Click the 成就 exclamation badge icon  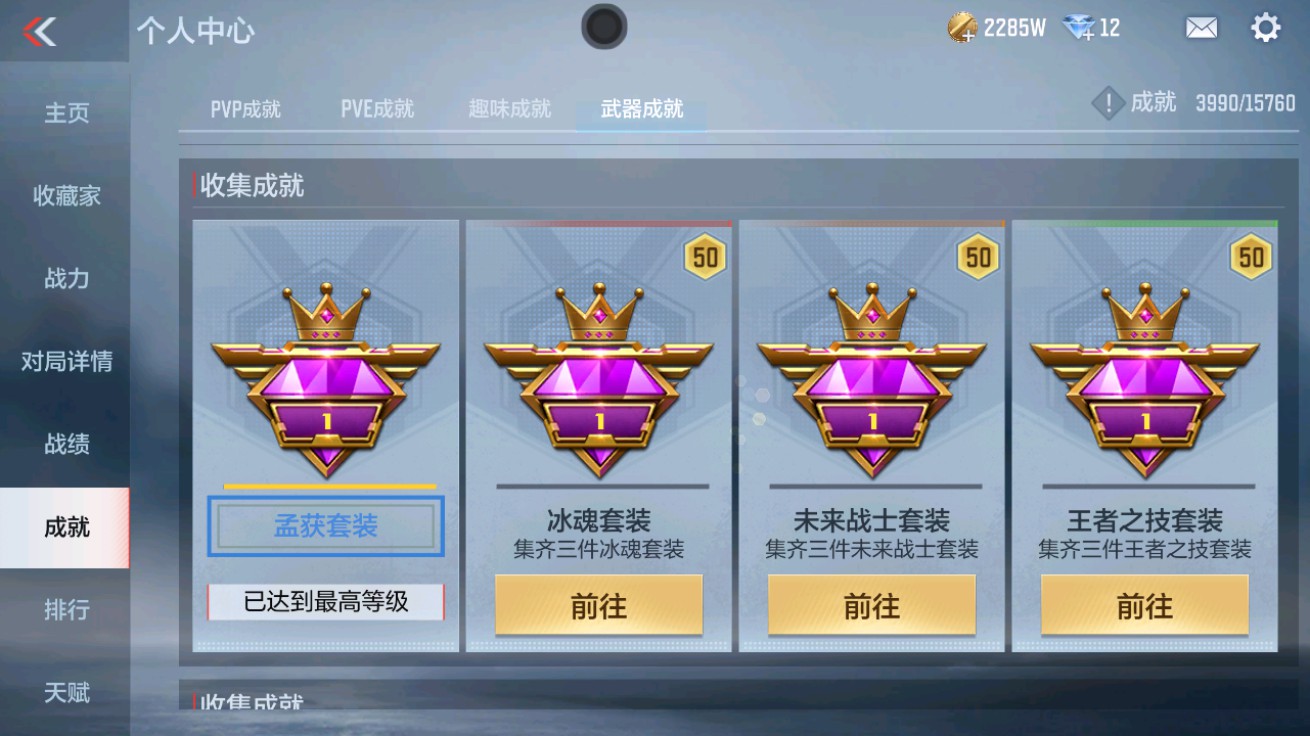click(1106, 103)
